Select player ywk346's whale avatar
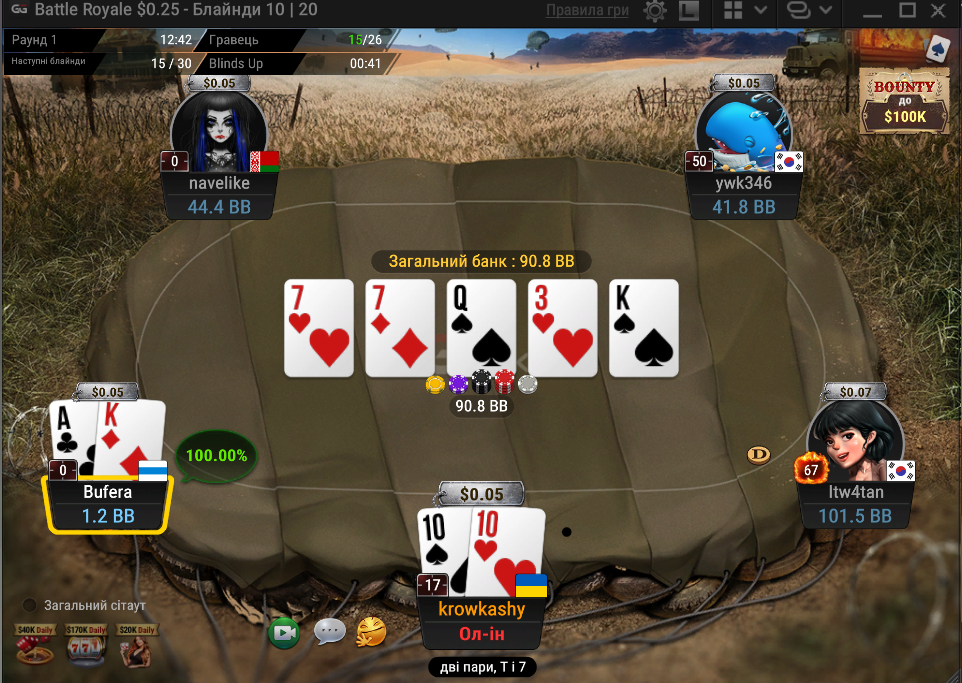Viewport: 962px width, 683px height. (x=743, y=128)
